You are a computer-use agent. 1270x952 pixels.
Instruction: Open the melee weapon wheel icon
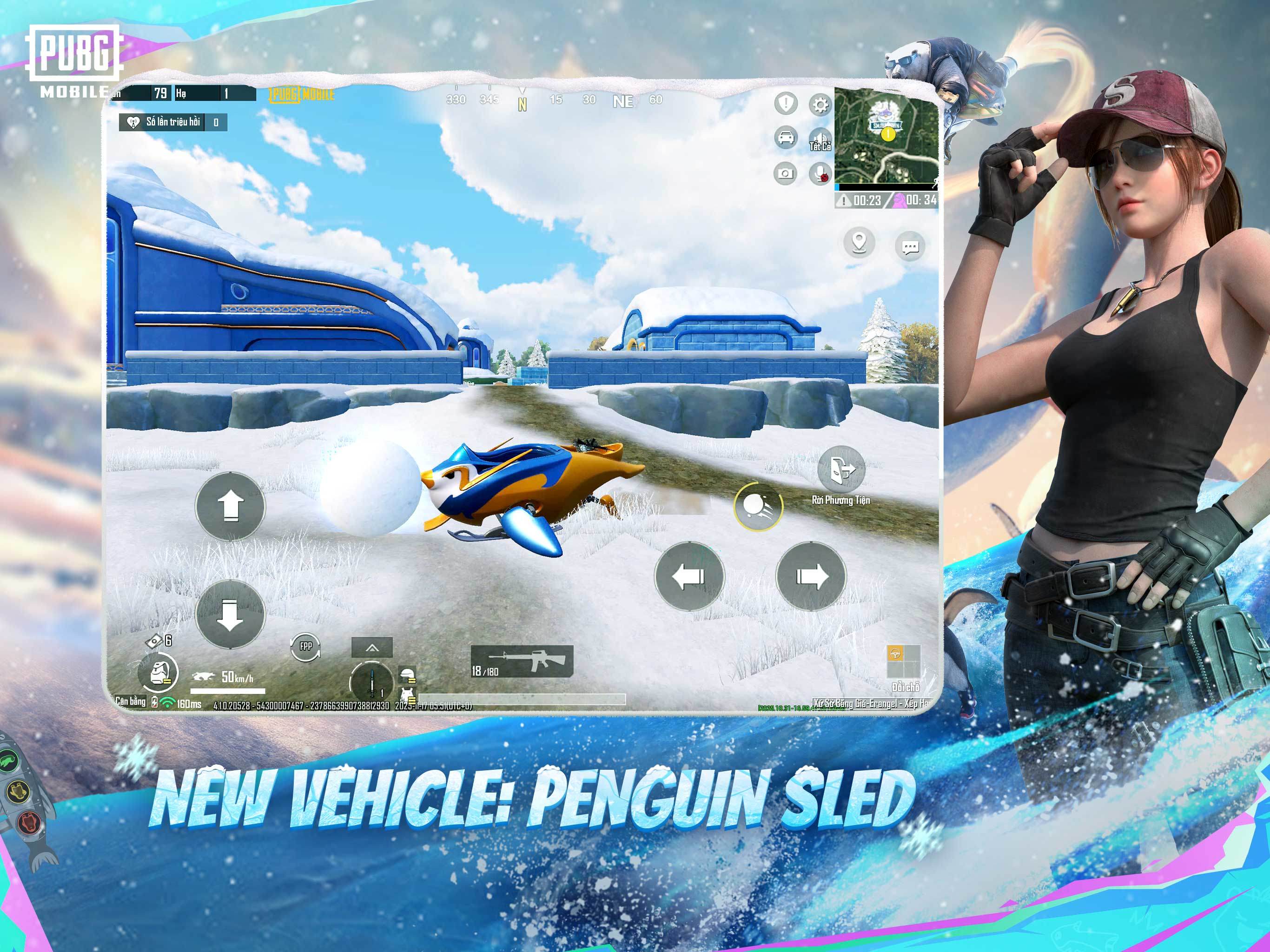pyautogui.click(x=372, y=679)
